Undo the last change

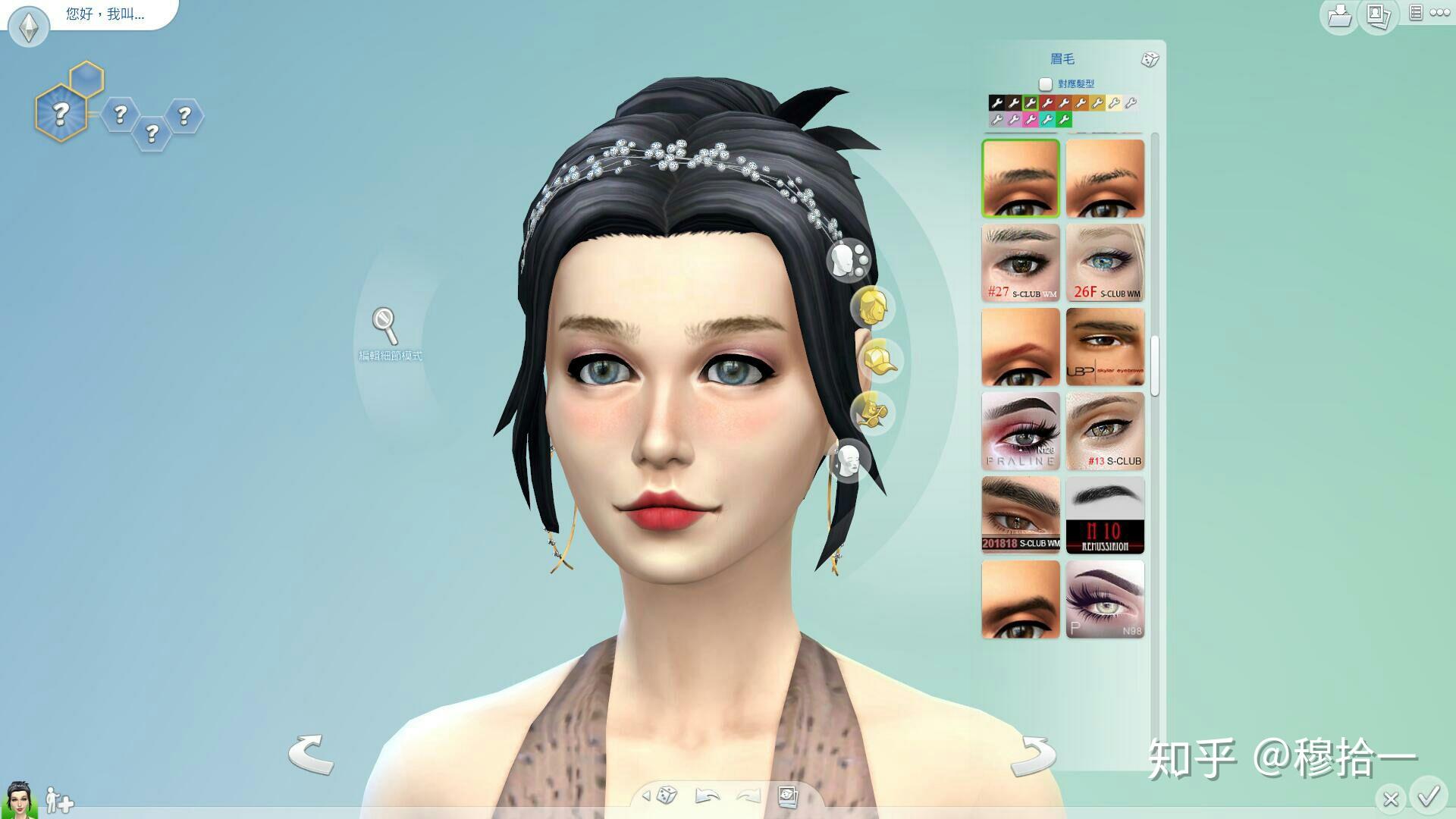tap(707, 795)
